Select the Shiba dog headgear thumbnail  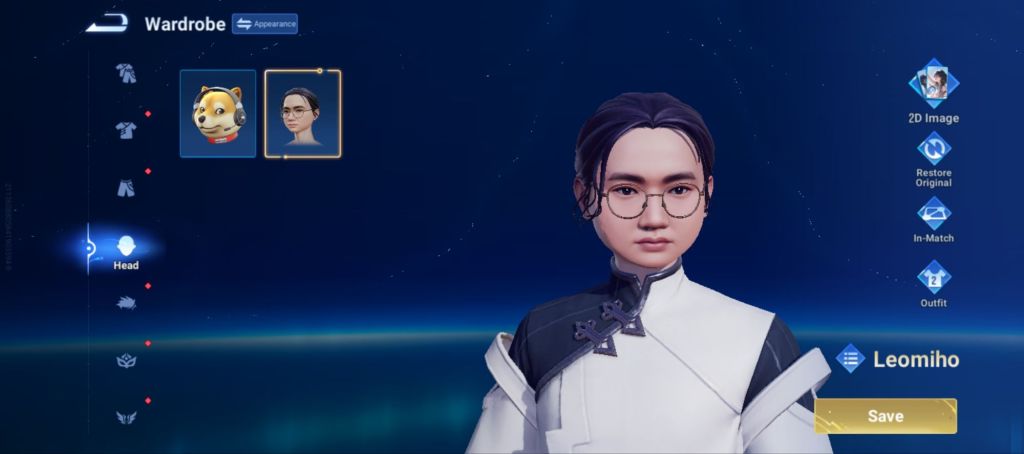(x=218, y=113)
